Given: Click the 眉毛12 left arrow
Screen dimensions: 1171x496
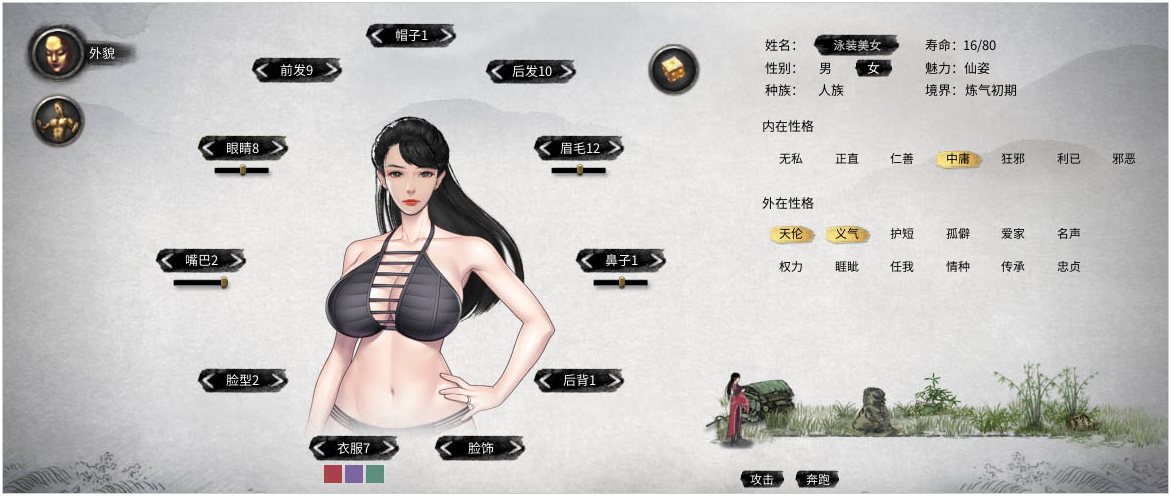Looking at the screenshot, I should (545, 148).
